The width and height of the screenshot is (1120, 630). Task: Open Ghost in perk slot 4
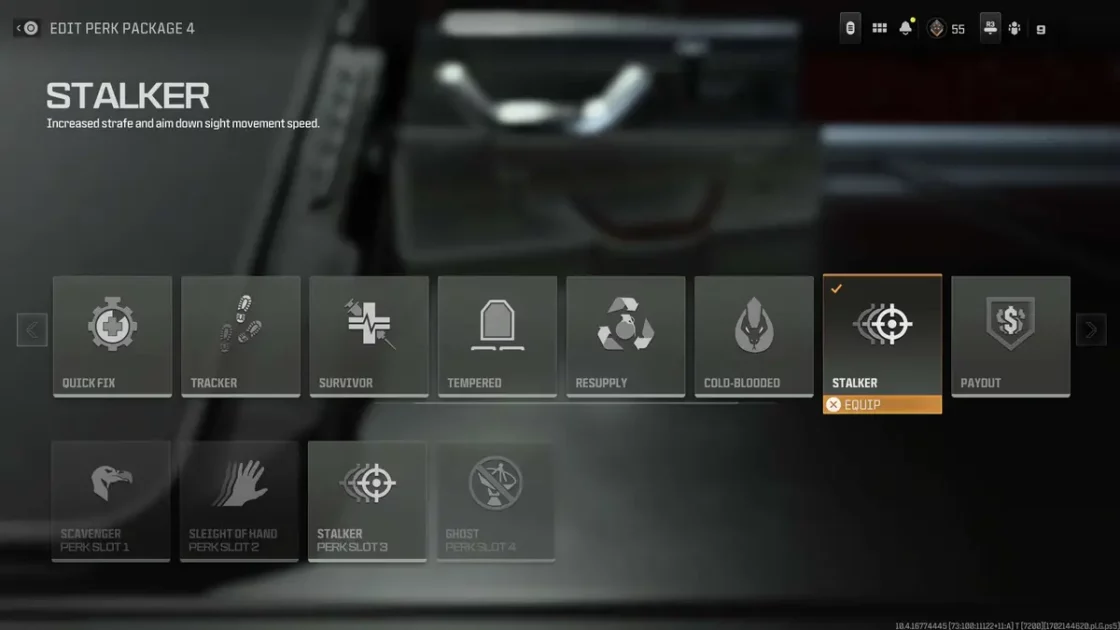(x=495, y=500)
